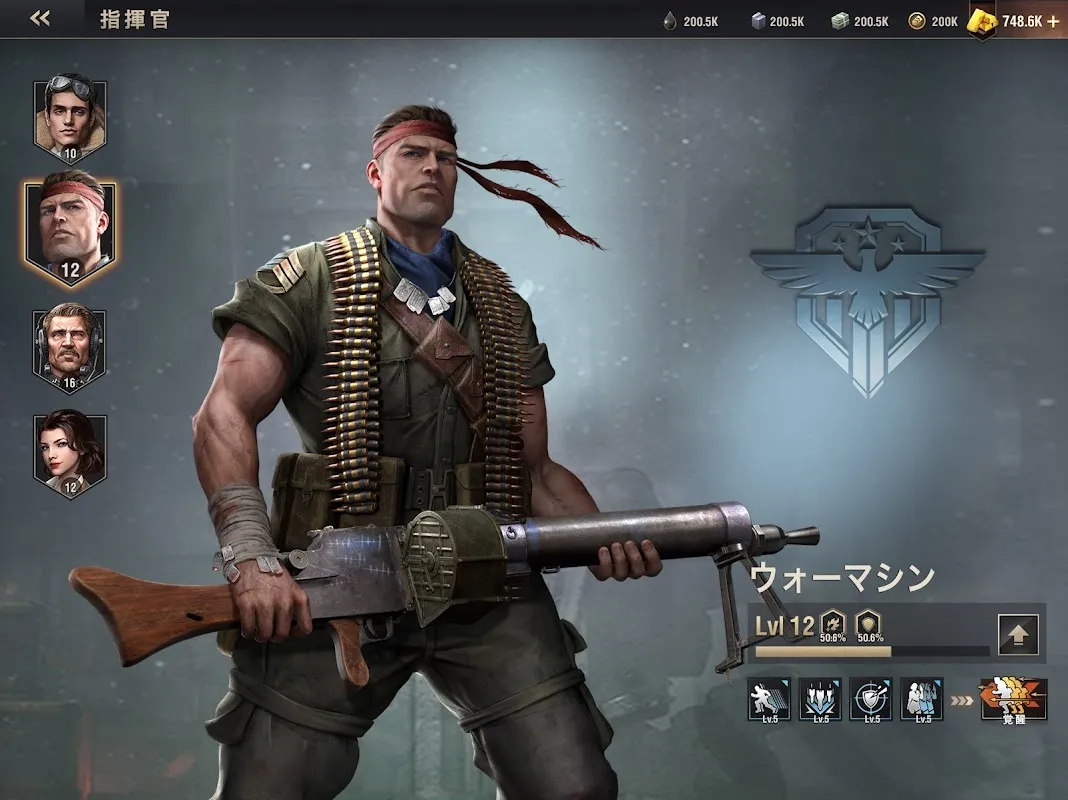Add more gold with the plus button
Viewport: 1068px width, 800px height.
(x=1052, y=21)
